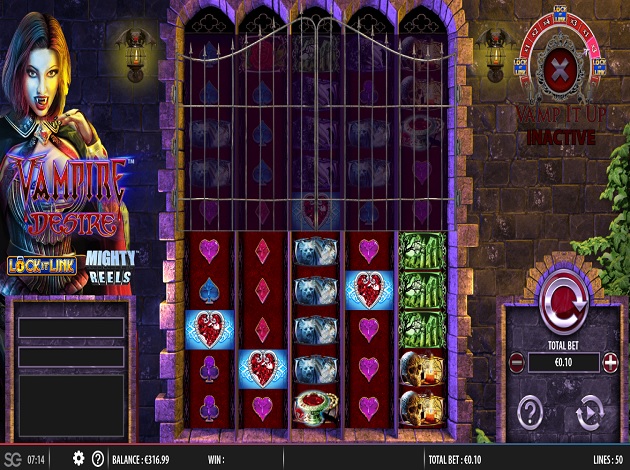
Task: Increase total bet with the plus button
Action: [610, 362]
